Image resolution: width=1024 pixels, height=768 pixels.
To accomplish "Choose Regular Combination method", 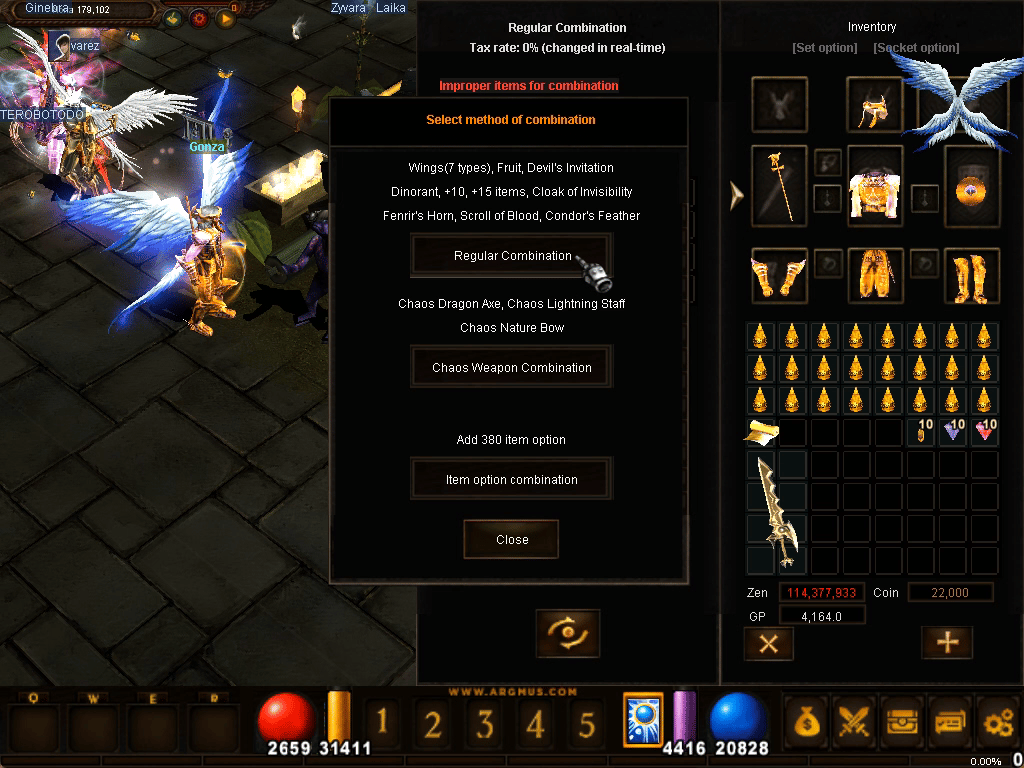I will click(x=511, y=256).
